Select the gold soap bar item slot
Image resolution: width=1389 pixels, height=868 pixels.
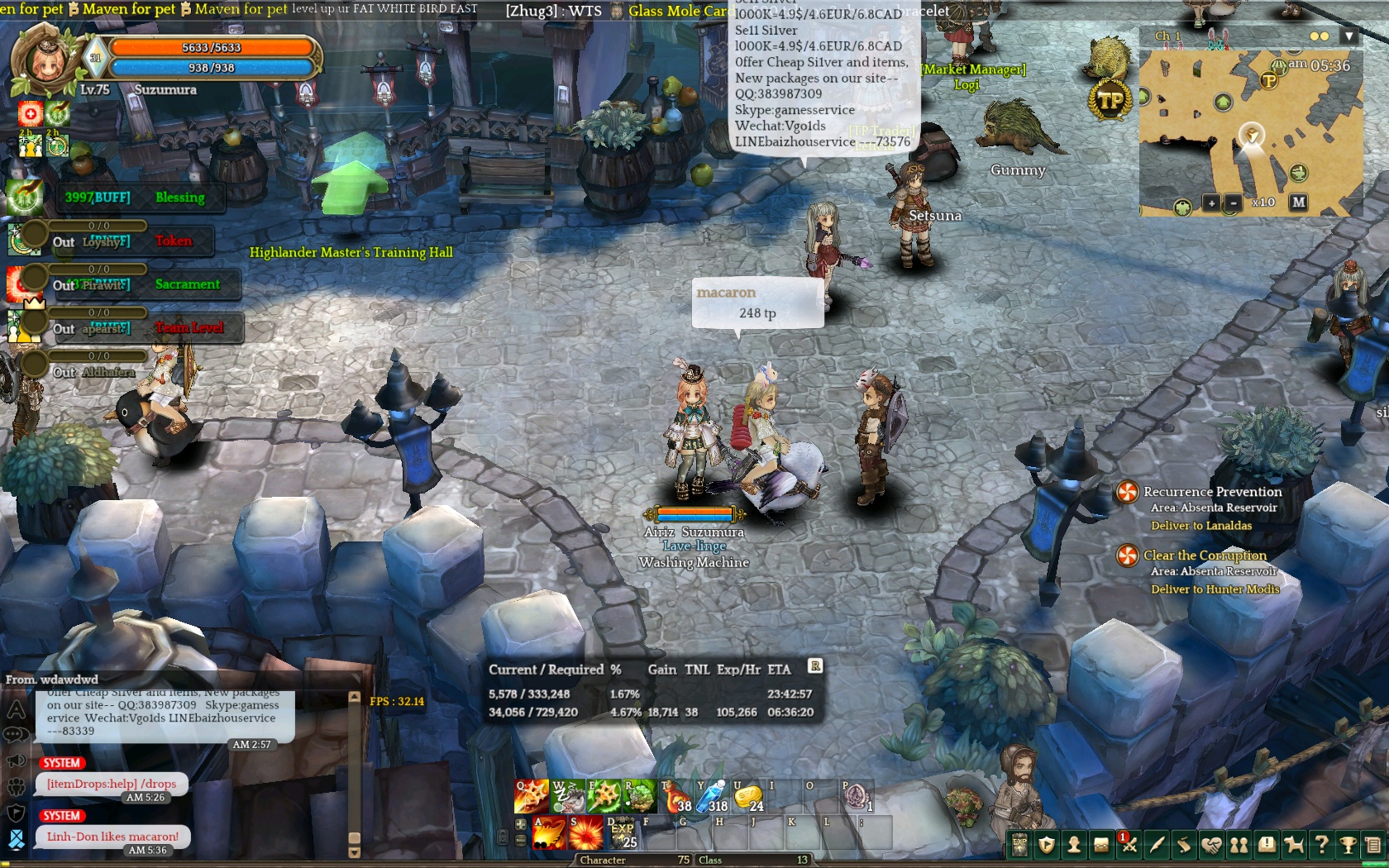748,797
